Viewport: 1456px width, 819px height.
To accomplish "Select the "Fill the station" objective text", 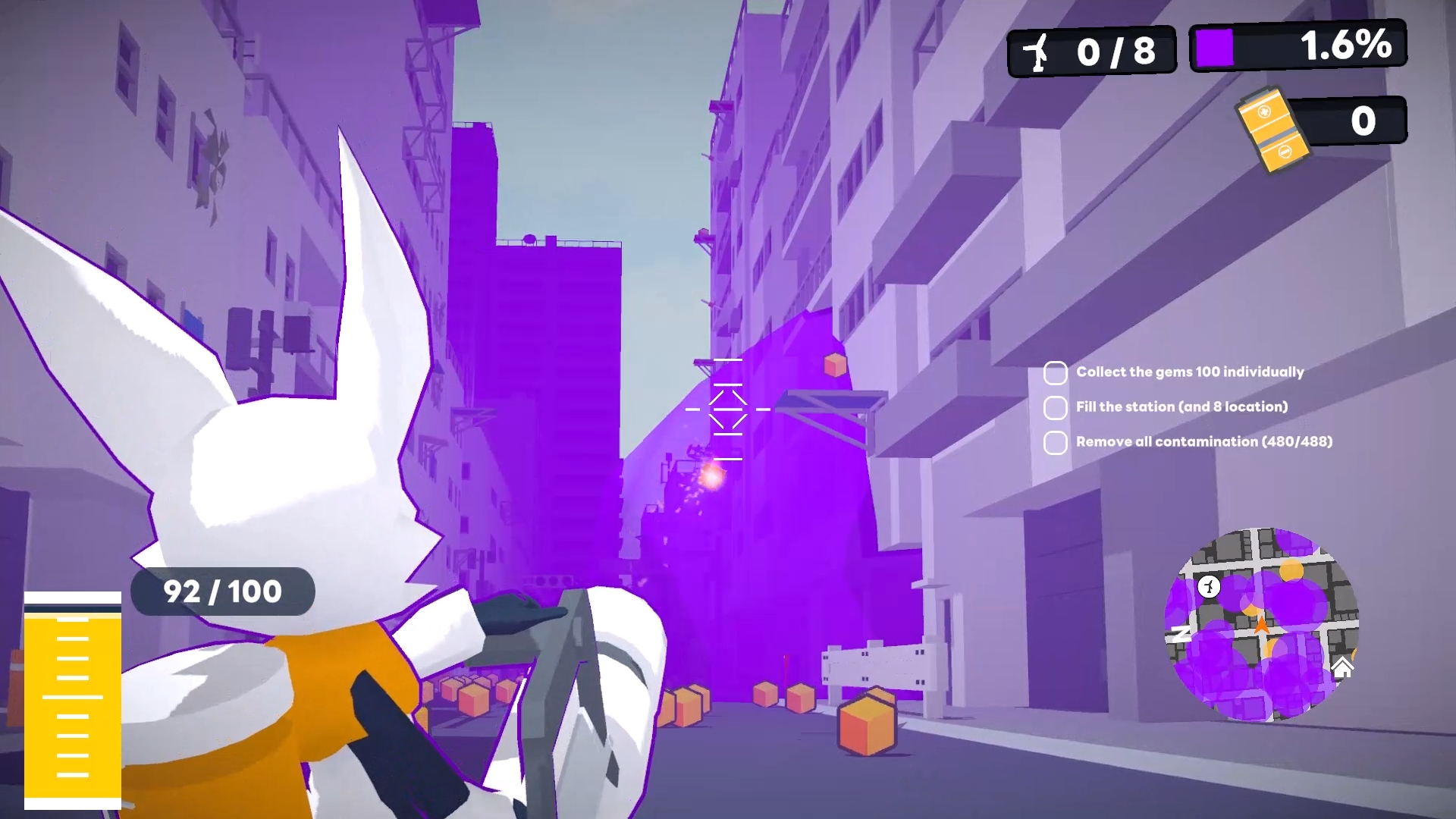I will (1180, 407).
